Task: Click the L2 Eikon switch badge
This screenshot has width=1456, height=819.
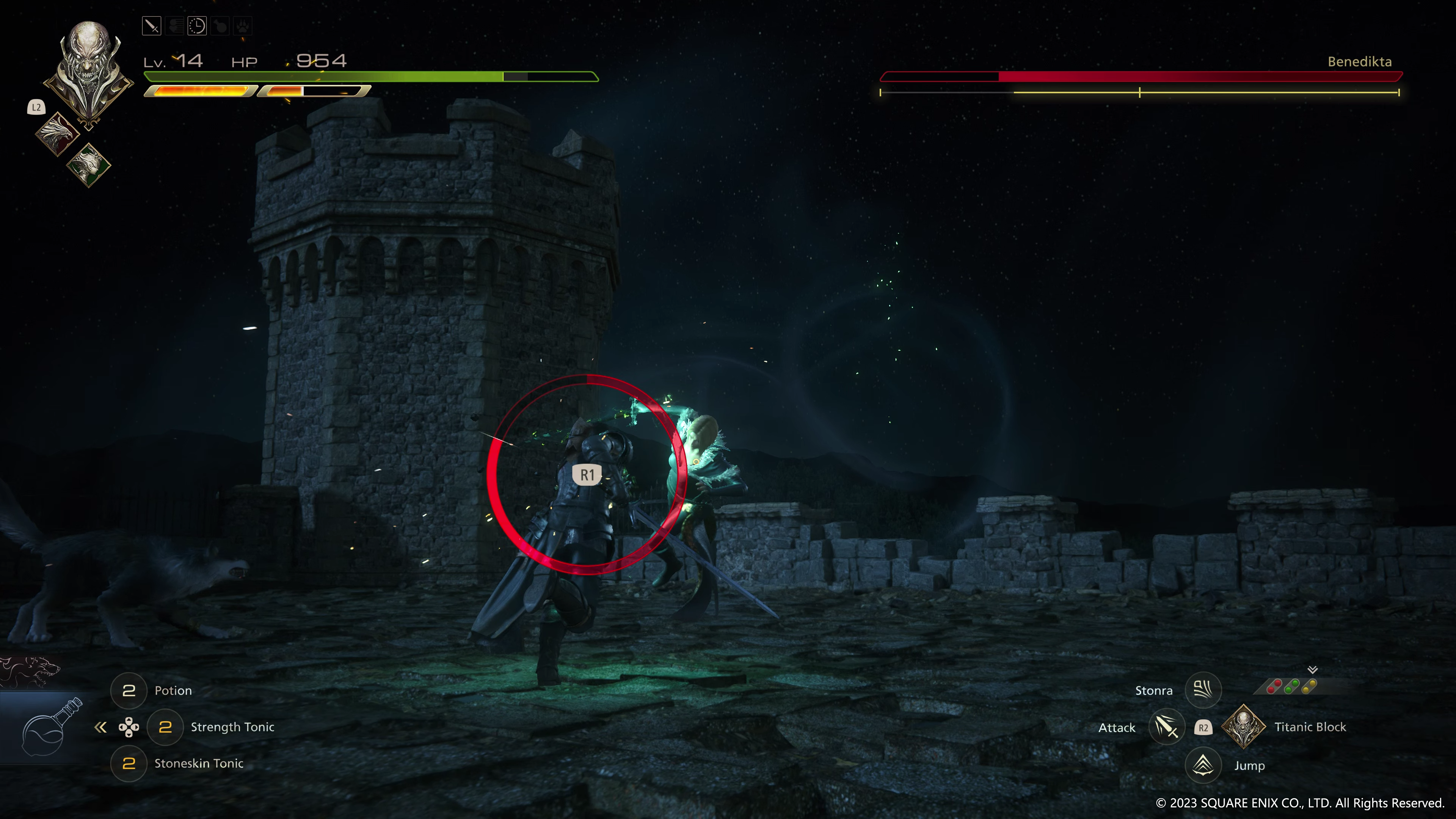Action: click(36, 107)
